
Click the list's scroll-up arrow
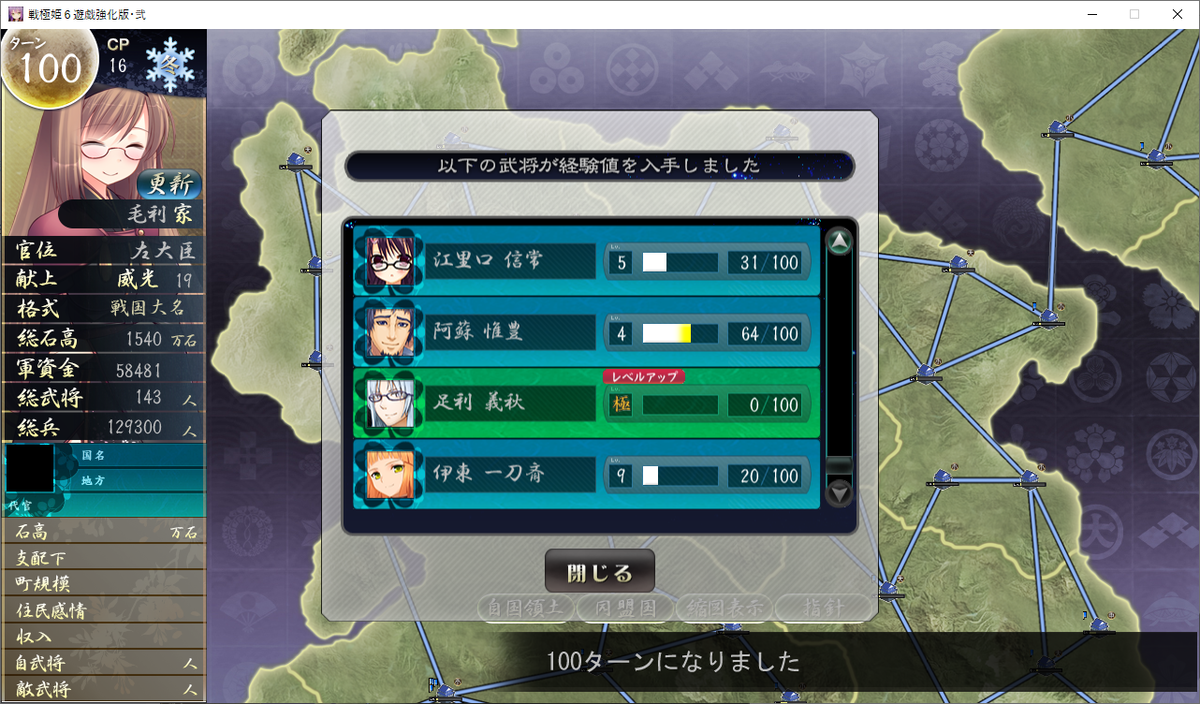coord(840,242)
